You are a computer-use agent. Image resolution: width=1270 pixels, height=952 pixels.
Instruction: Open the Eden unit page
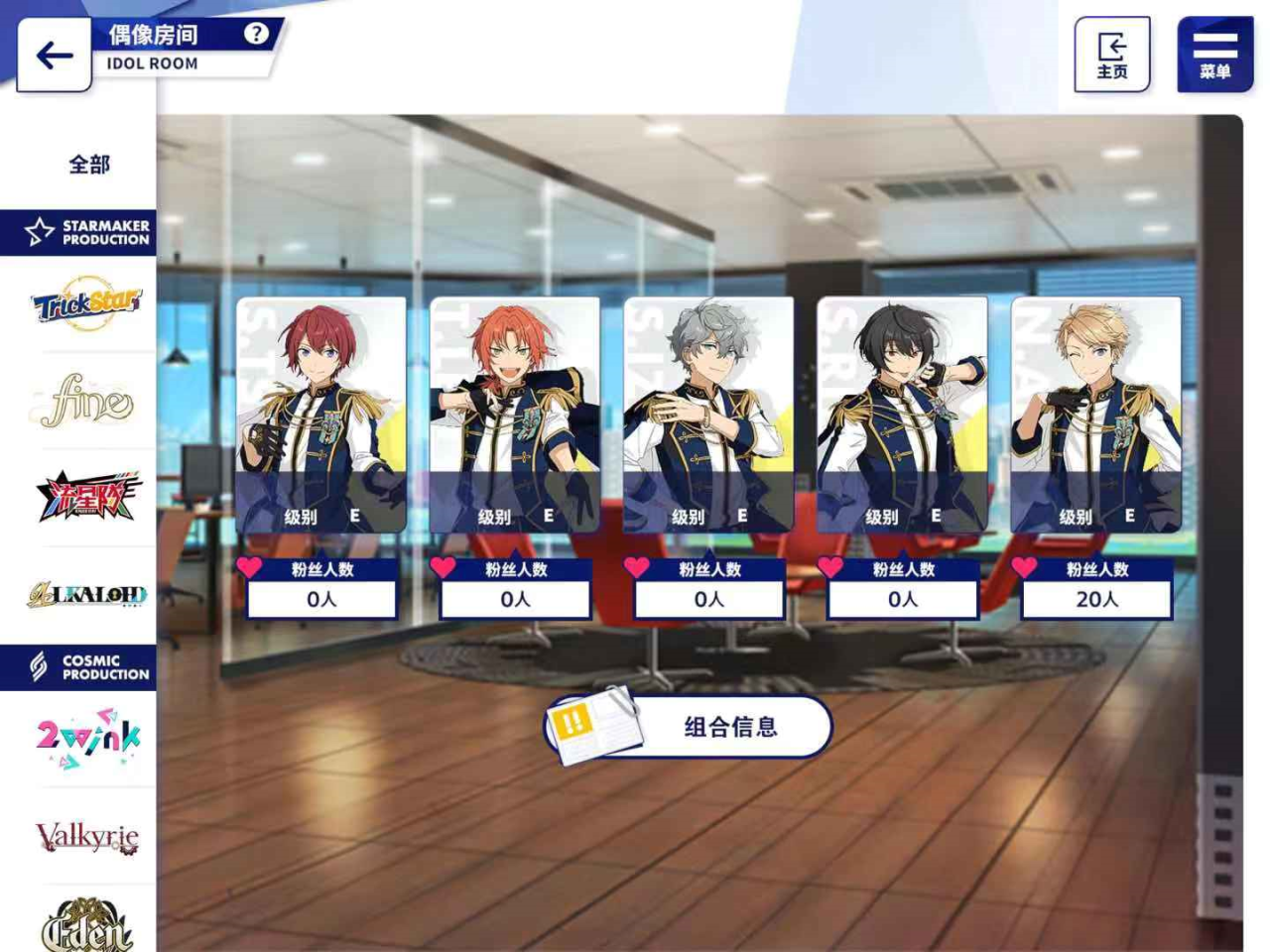[x=87, y=929]
